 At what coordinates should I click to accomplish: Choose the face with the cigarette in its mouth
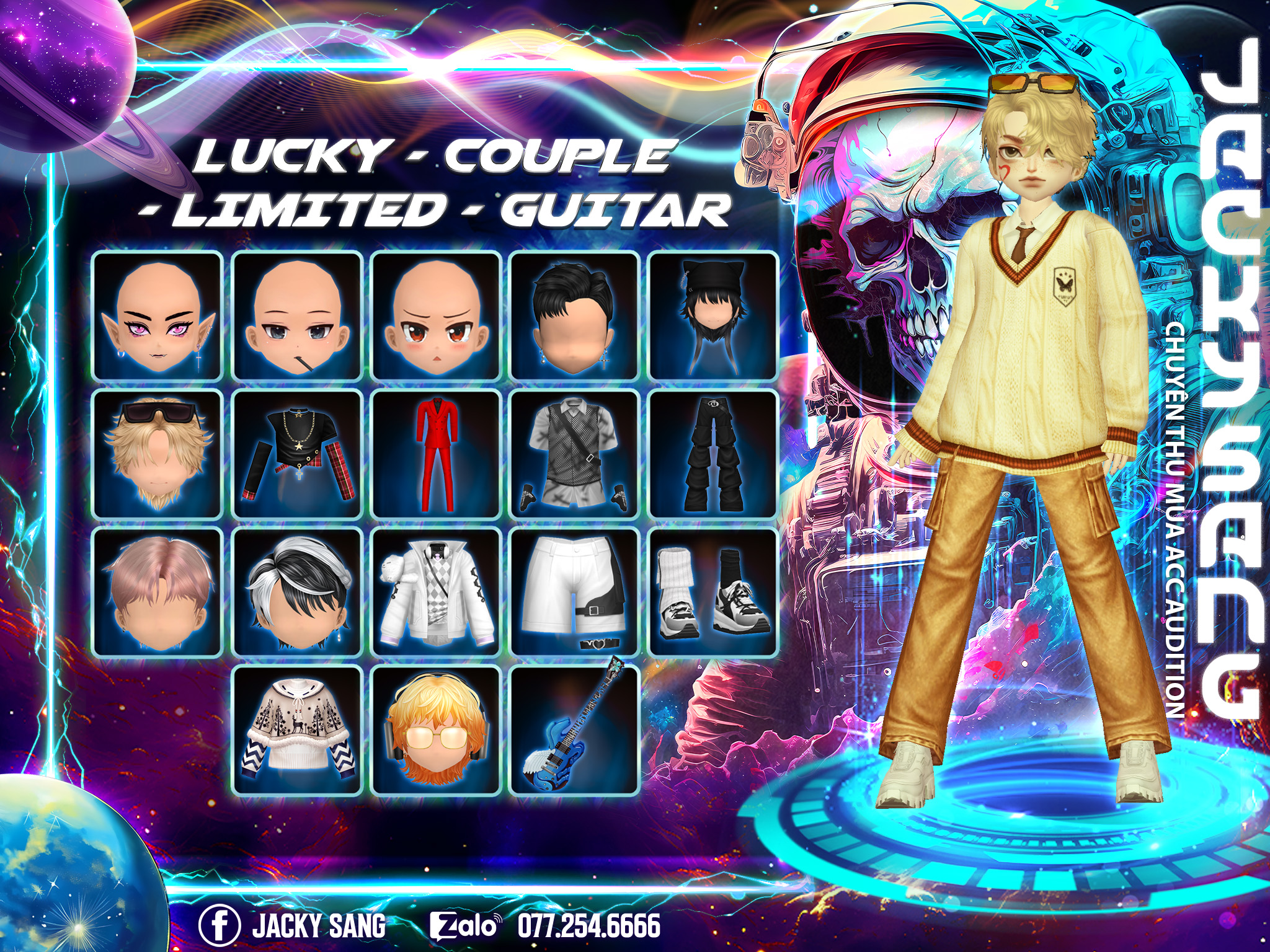(x=297, y=315)
